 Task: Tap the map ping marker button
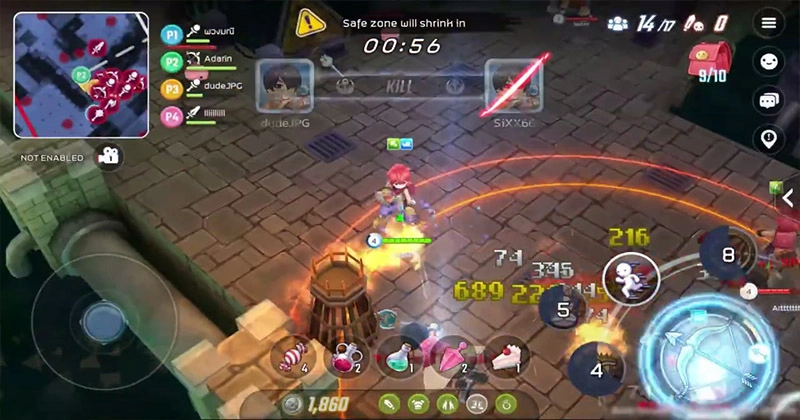pos(768,139)
